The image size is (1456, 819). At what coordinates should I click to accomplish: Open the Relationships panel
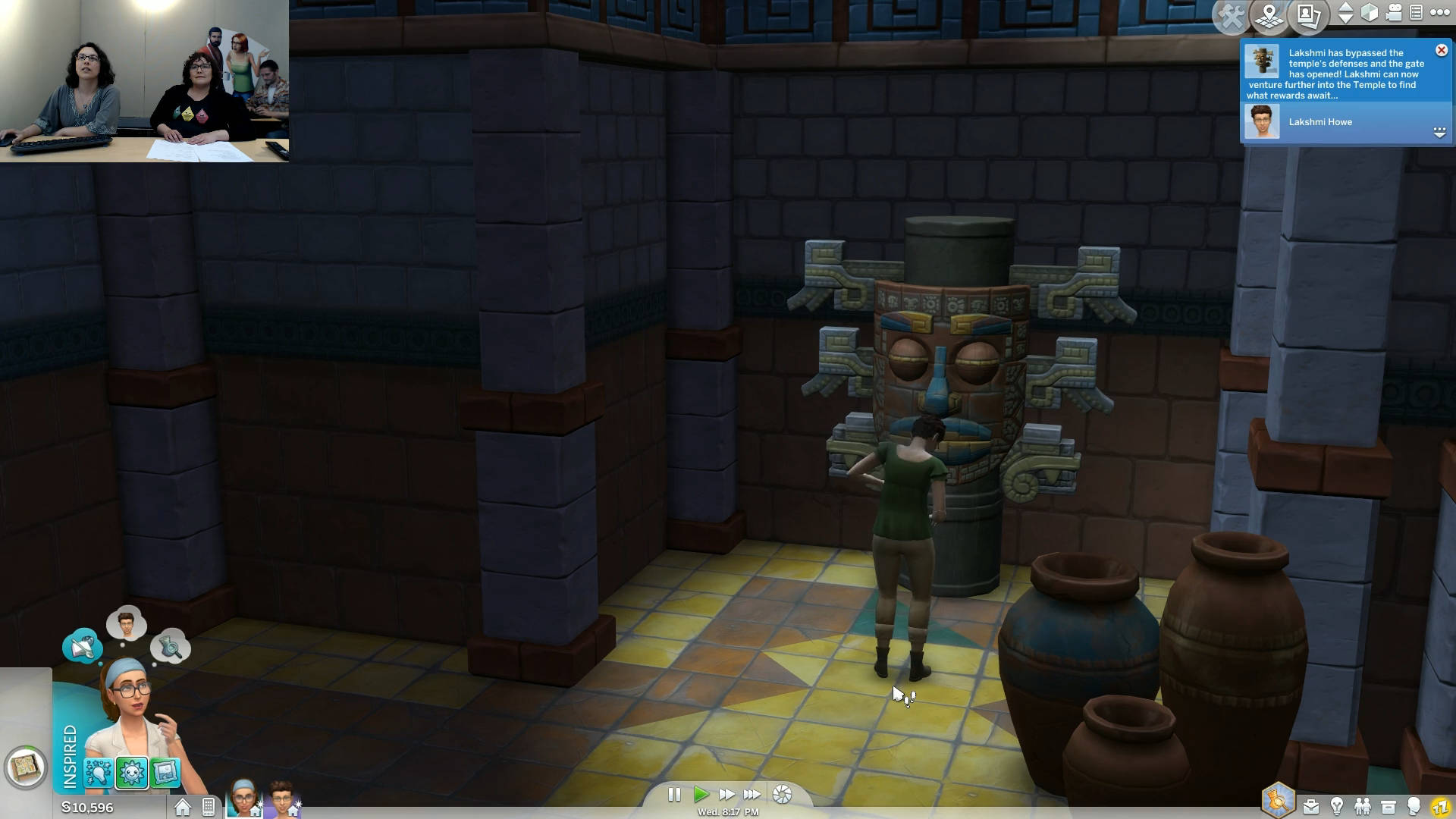1363,807
